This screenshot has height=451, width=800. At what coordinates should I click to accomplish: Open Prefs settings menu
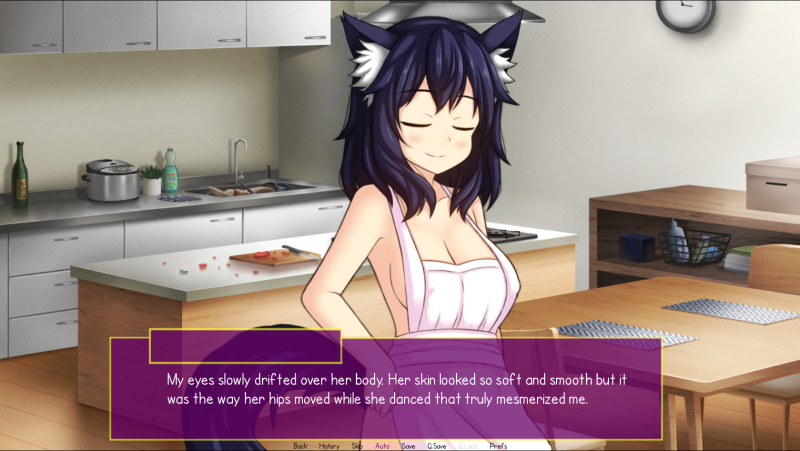click(498, 445)
